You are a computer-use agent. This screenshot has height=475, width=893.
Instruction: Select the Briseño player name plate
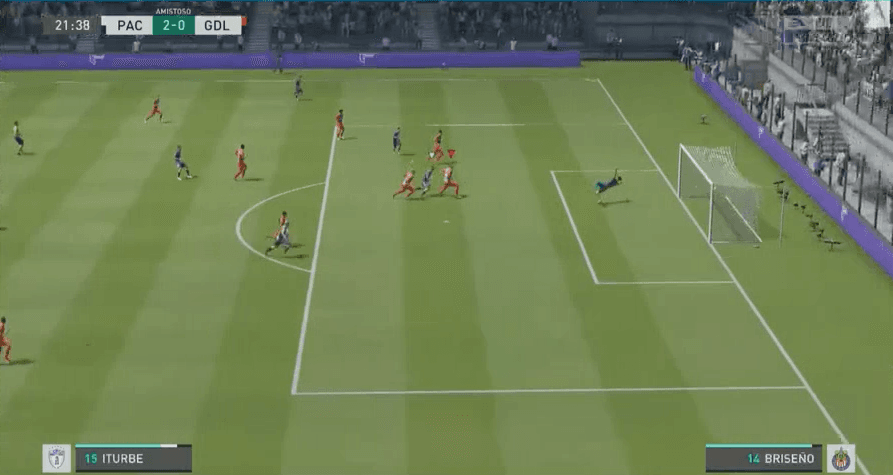(765, 459)
